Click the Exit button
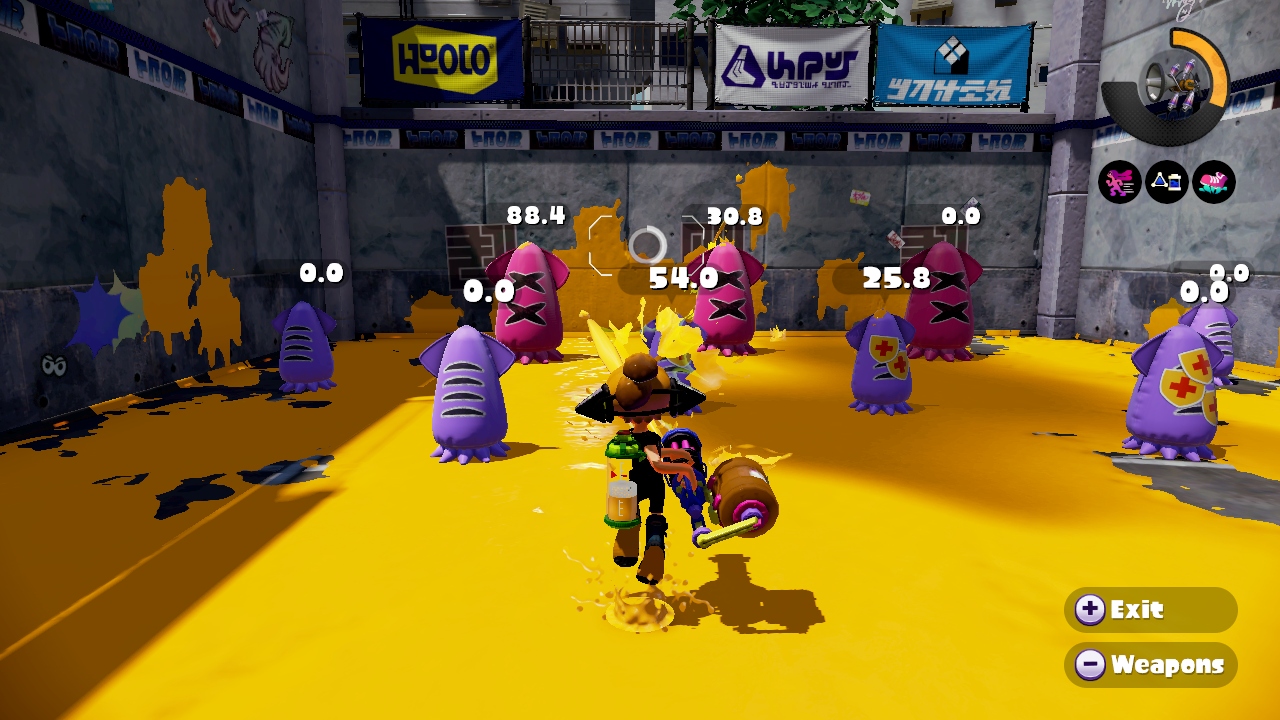This screenshot has width=1280, height=720. pos(1150,609)
